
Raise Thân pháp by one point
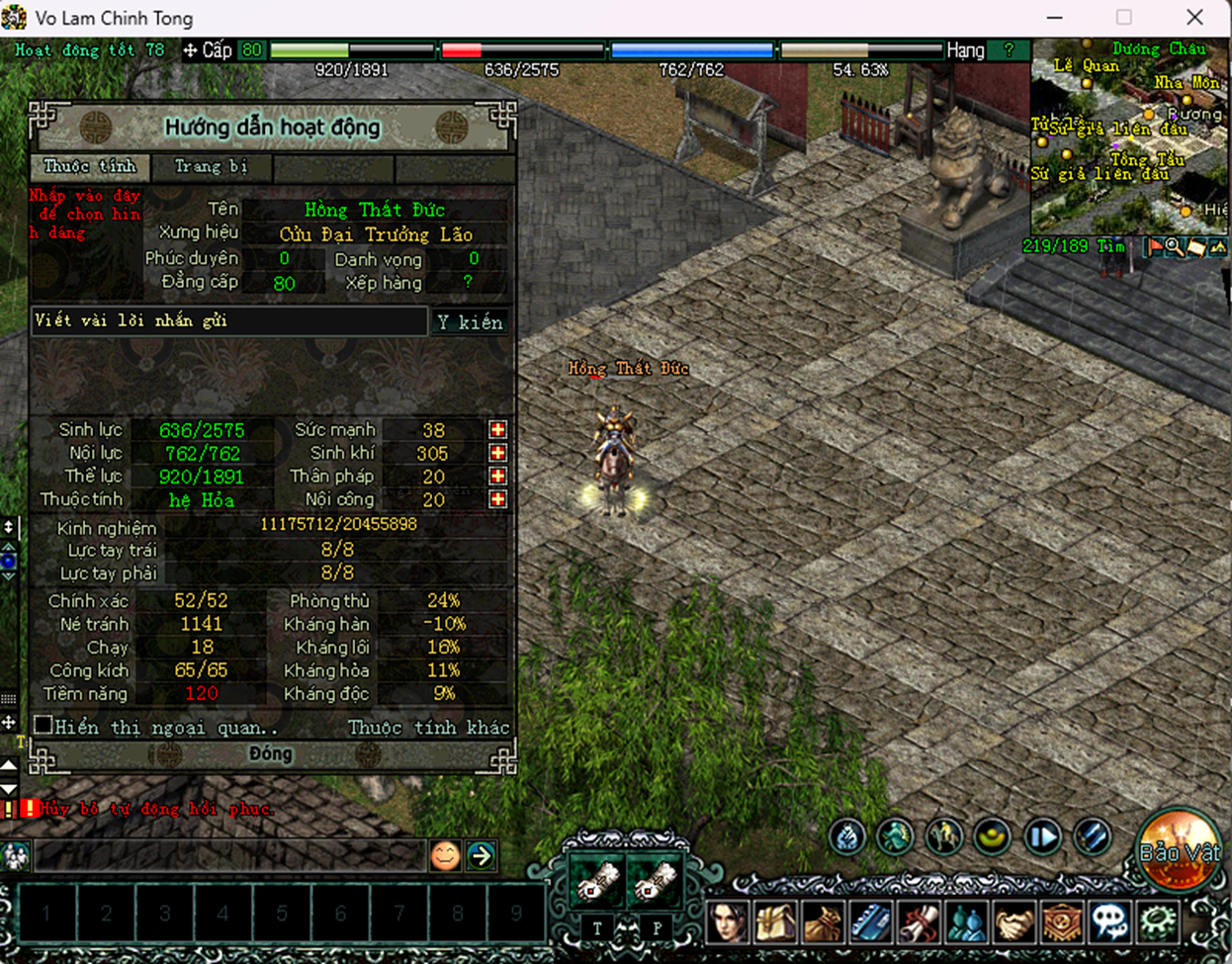tap(497, 477)
